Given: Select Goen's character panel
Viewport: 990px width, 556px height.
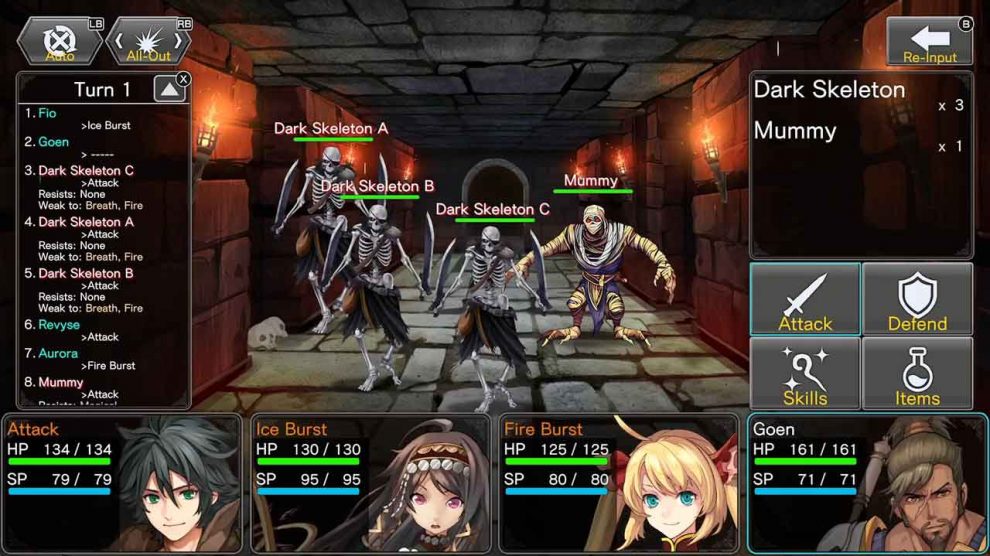Looking at the screenshot, I should click(867, 483).
